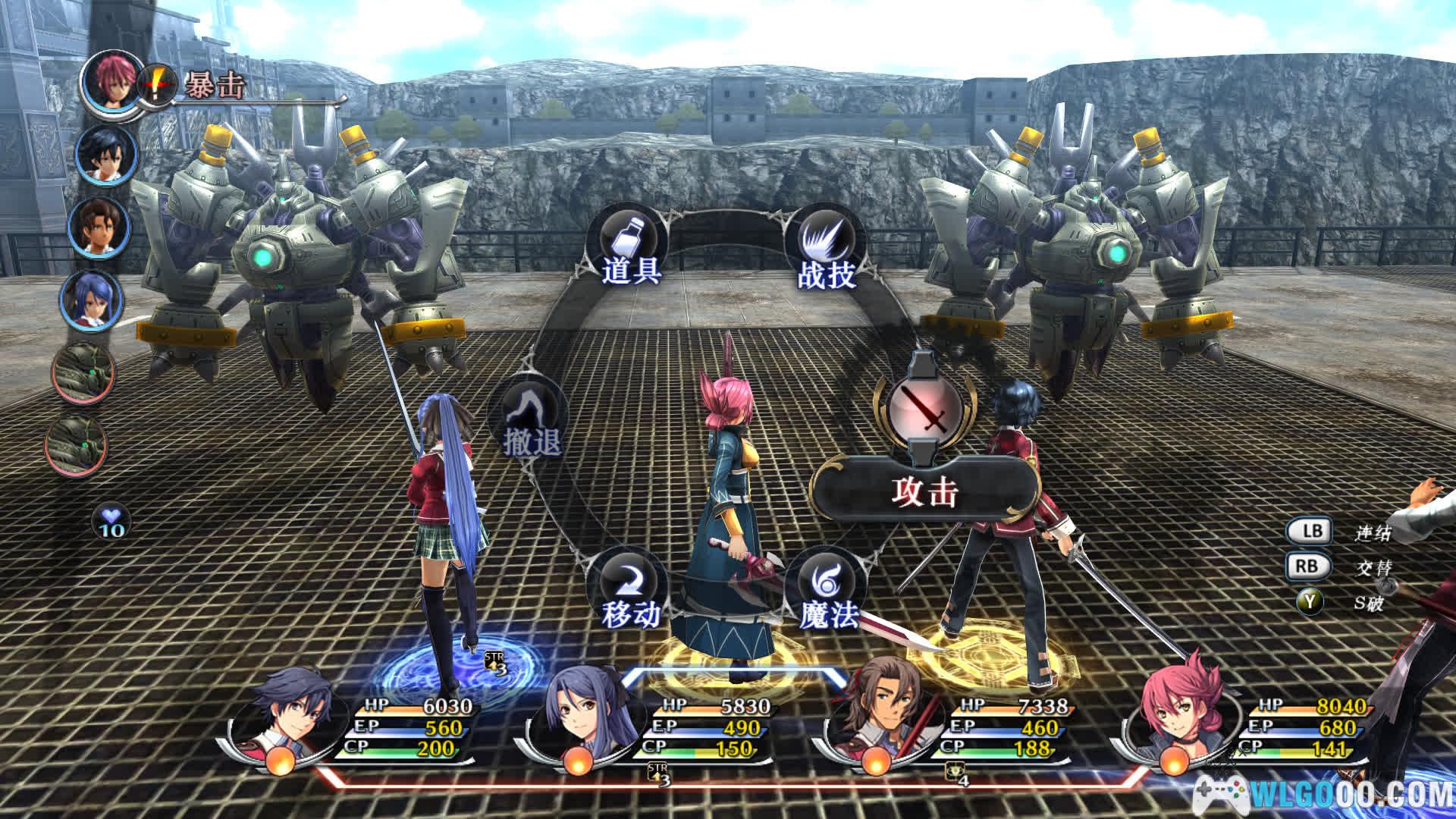Viewport: 1456px width, 819px height.
Task: Select the 攻击 attack command
Action: click(924, 493)
